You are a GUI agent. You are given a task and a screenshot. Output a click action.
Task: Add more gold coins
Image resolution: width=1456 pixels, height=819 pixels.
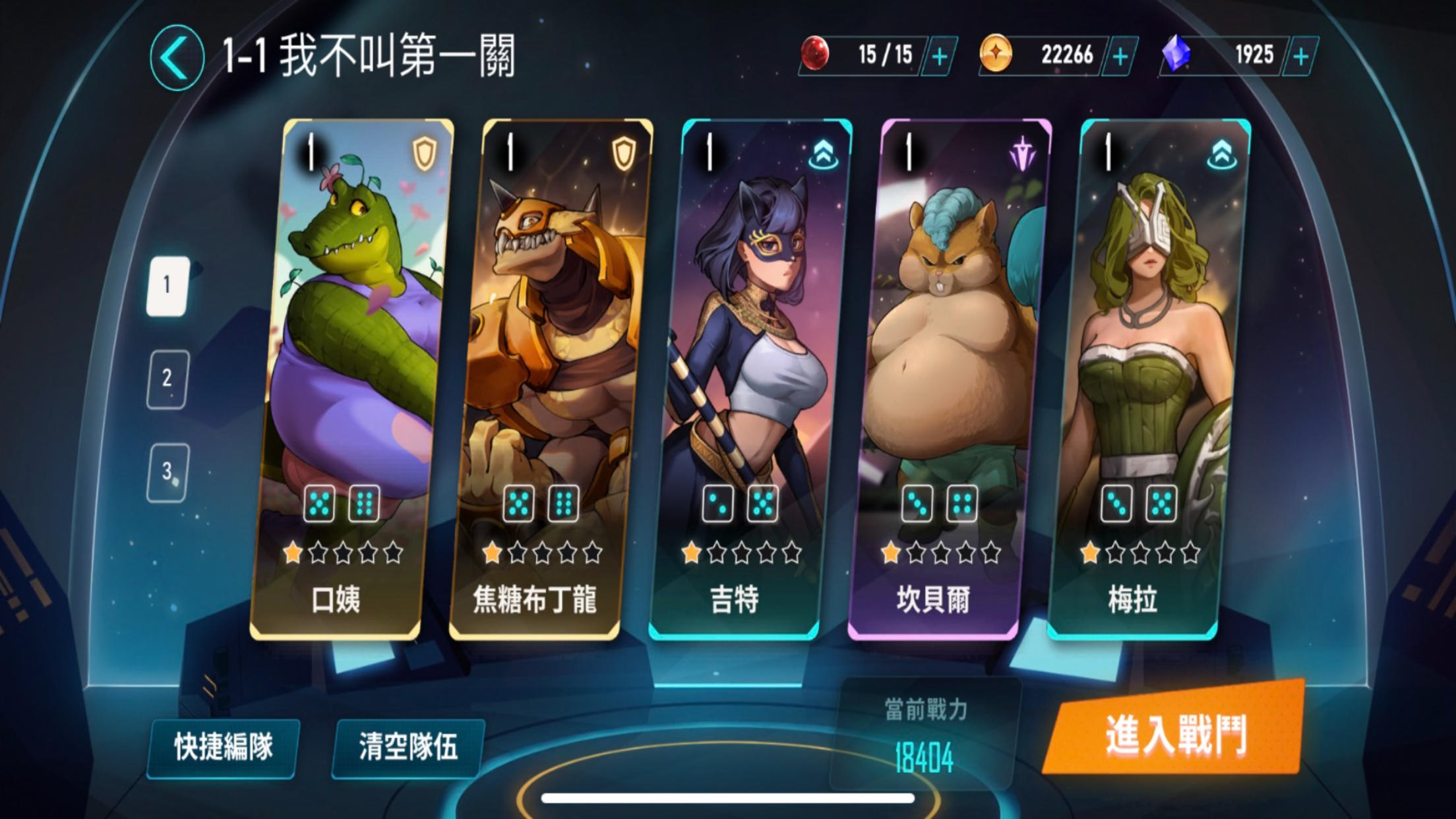[x=1120, y=57]
